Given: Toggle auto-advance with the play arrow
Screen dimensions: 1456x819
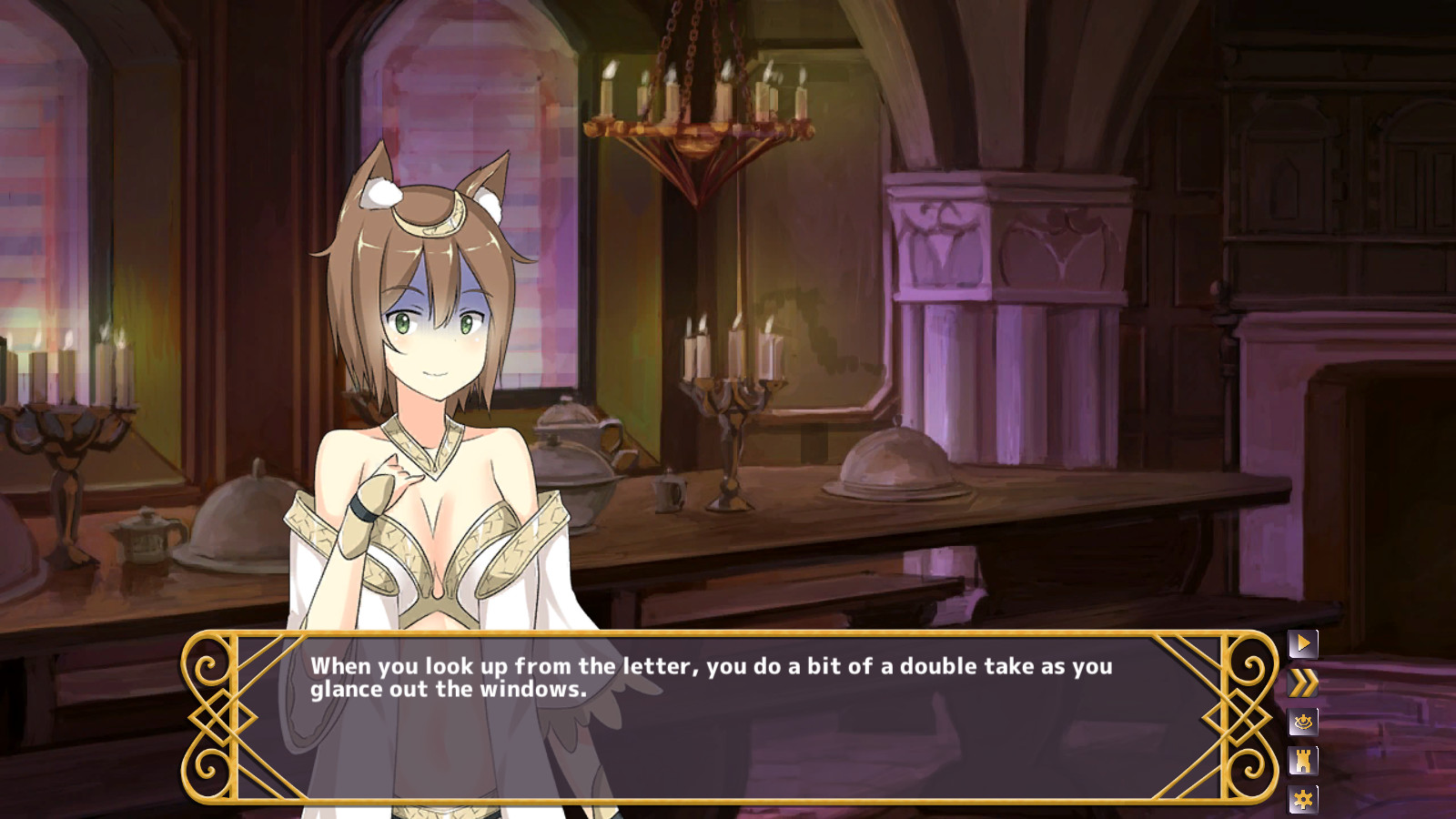Looking at the screenshot, I should click(1301, 642).
